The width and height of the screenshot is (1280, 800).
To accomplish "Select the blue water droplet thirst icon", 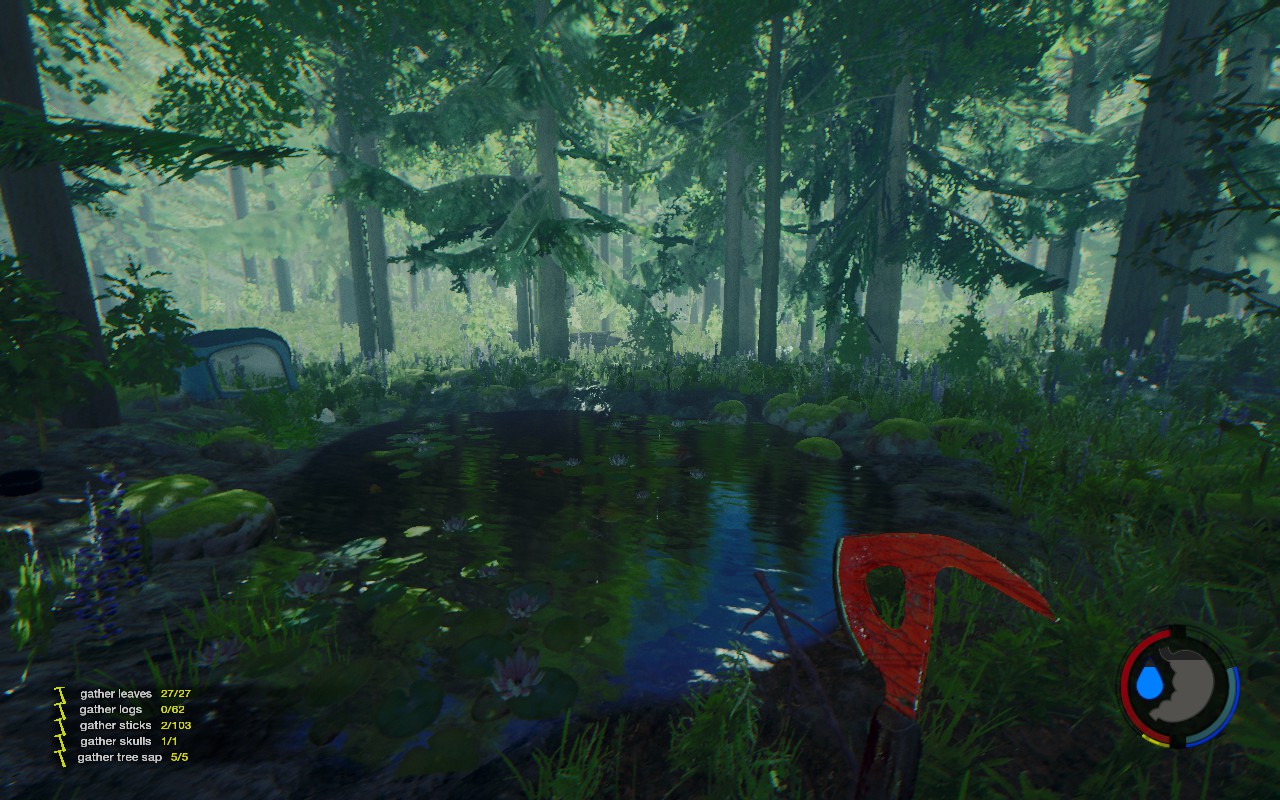I will [1149, 680].
